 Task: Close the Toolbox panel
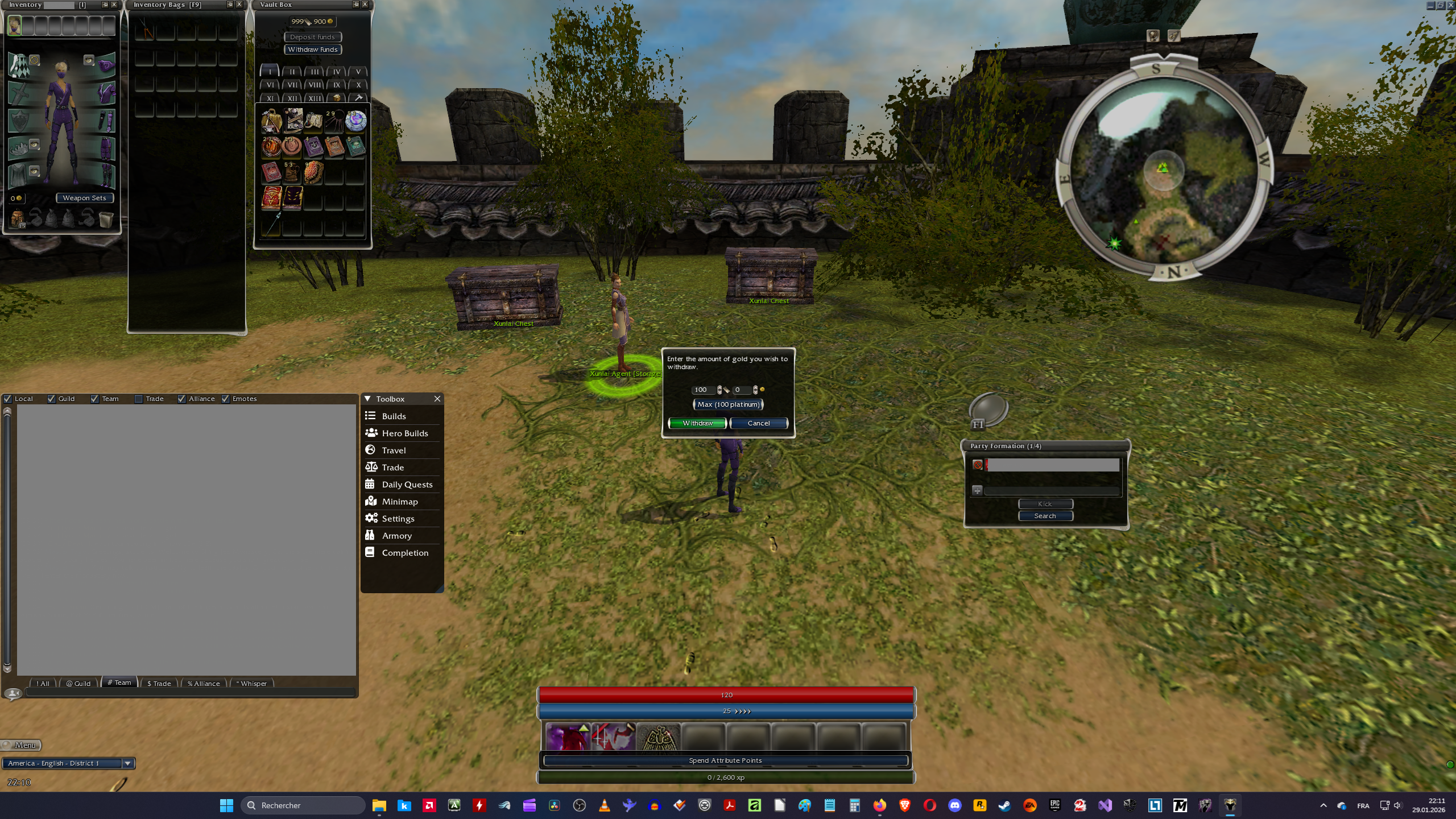pos(437,399)
